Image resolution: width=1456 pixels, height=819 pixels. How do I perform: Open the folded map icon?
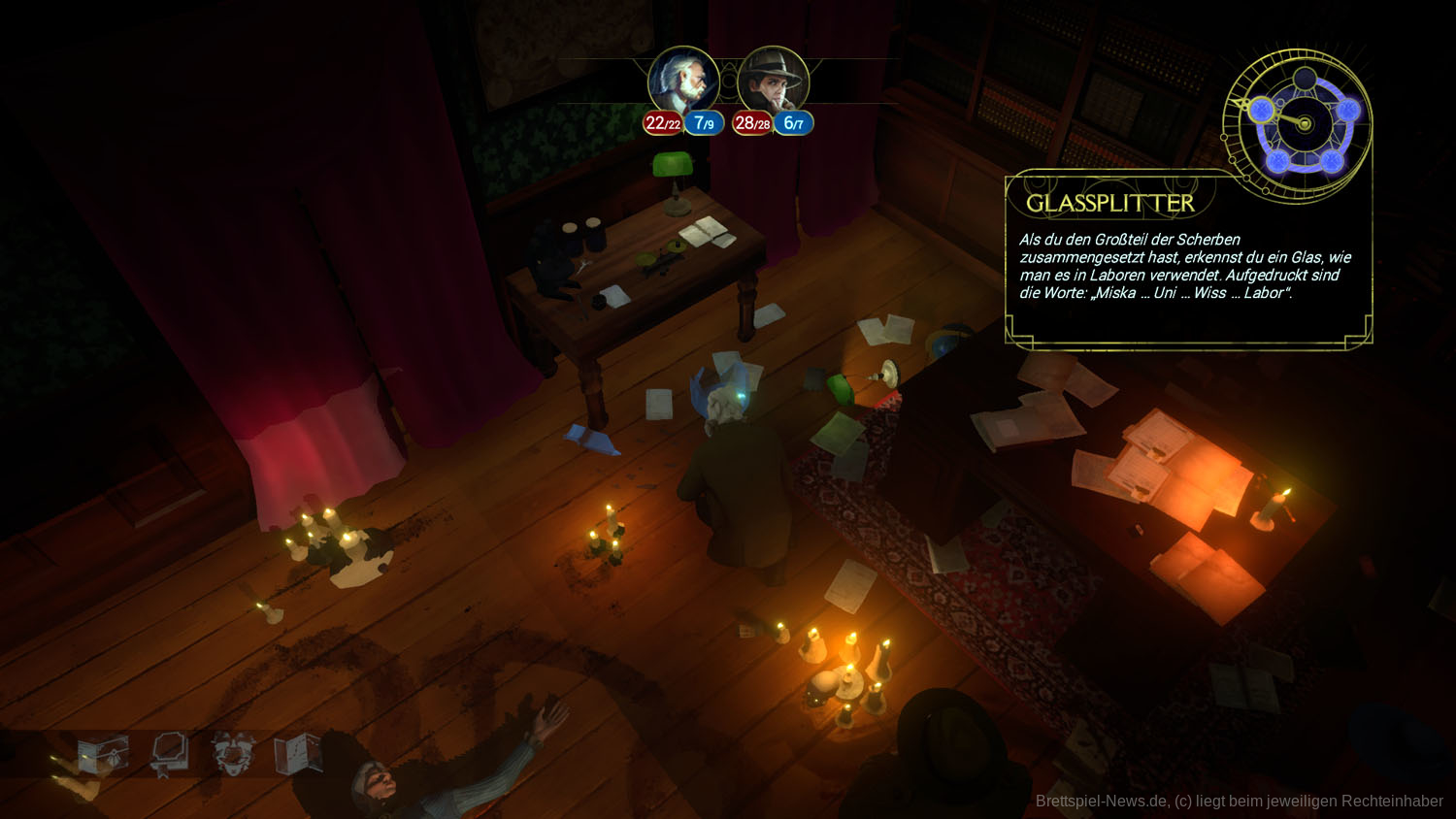(297, 752)
